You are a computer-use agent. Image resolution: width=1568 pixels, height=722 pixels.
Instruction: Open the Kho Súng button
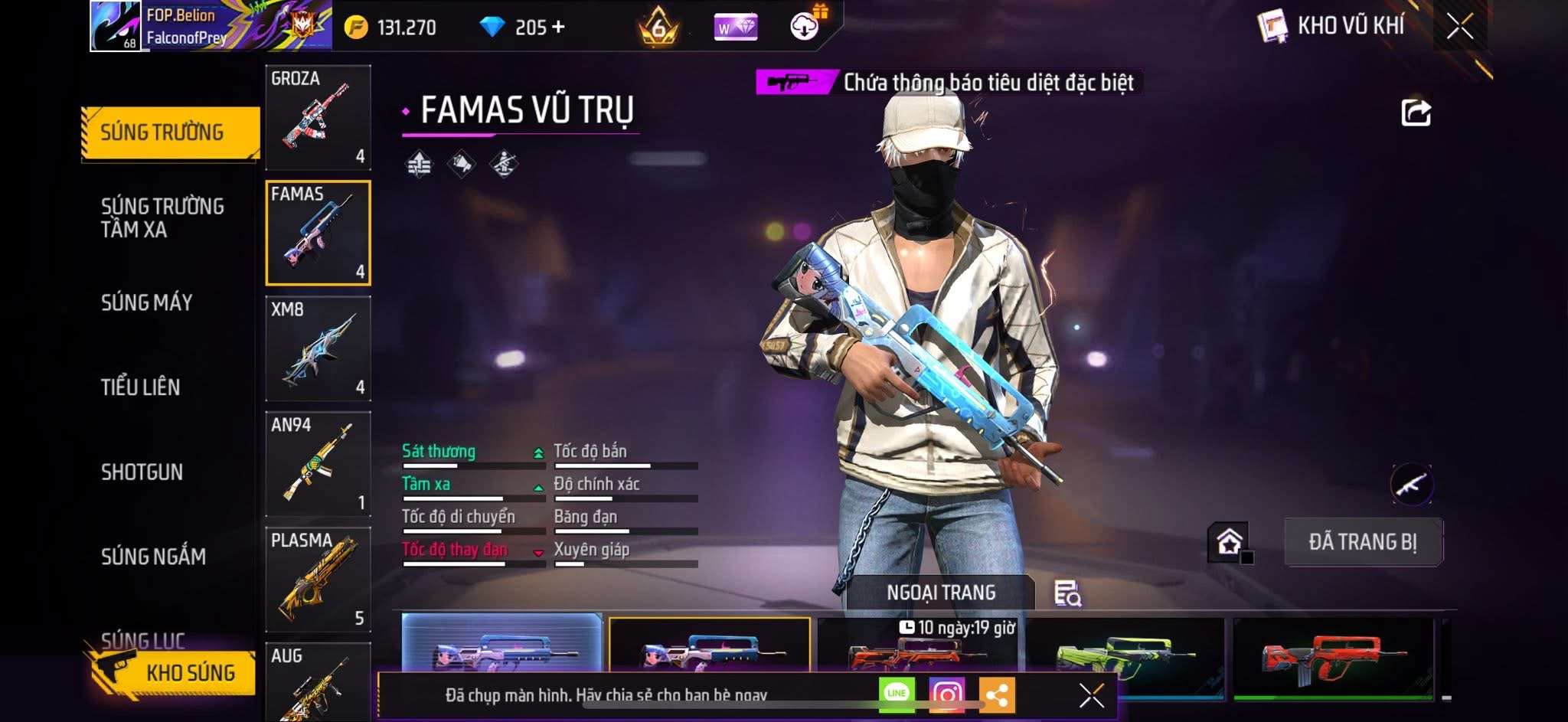(172, 672)
